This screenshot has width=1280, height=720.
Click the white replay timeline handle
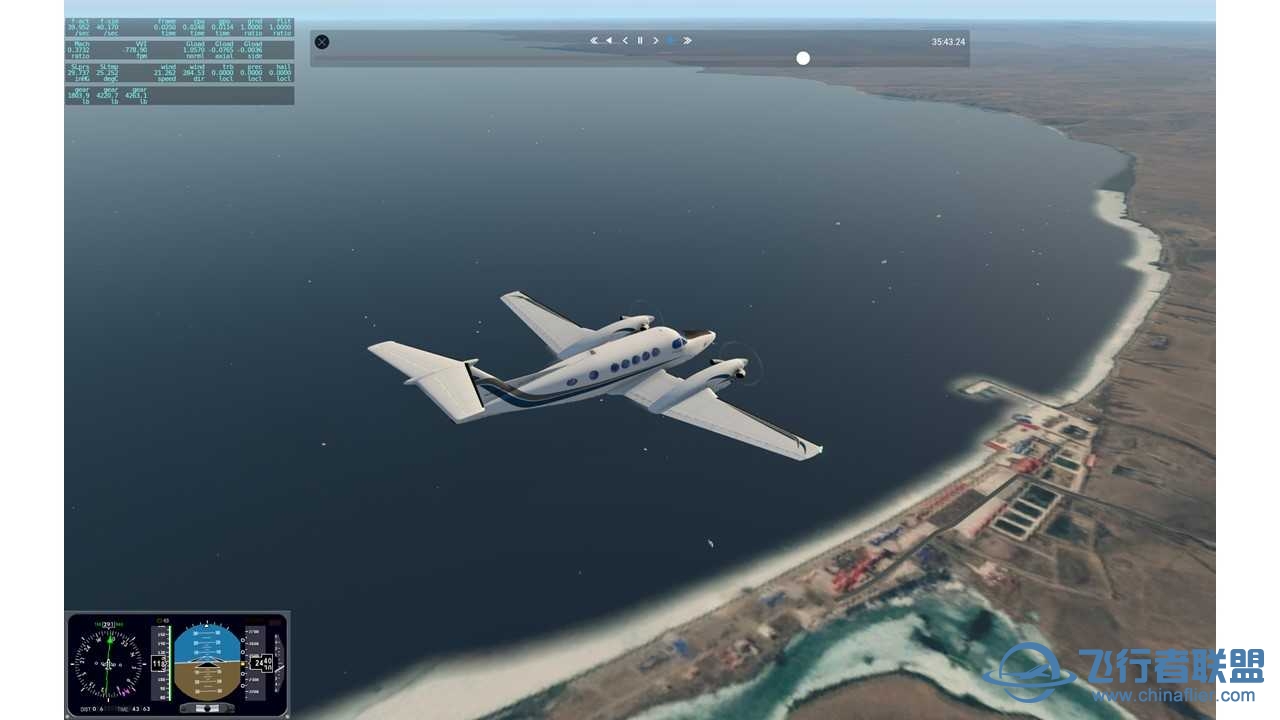[x=803, y=58]
